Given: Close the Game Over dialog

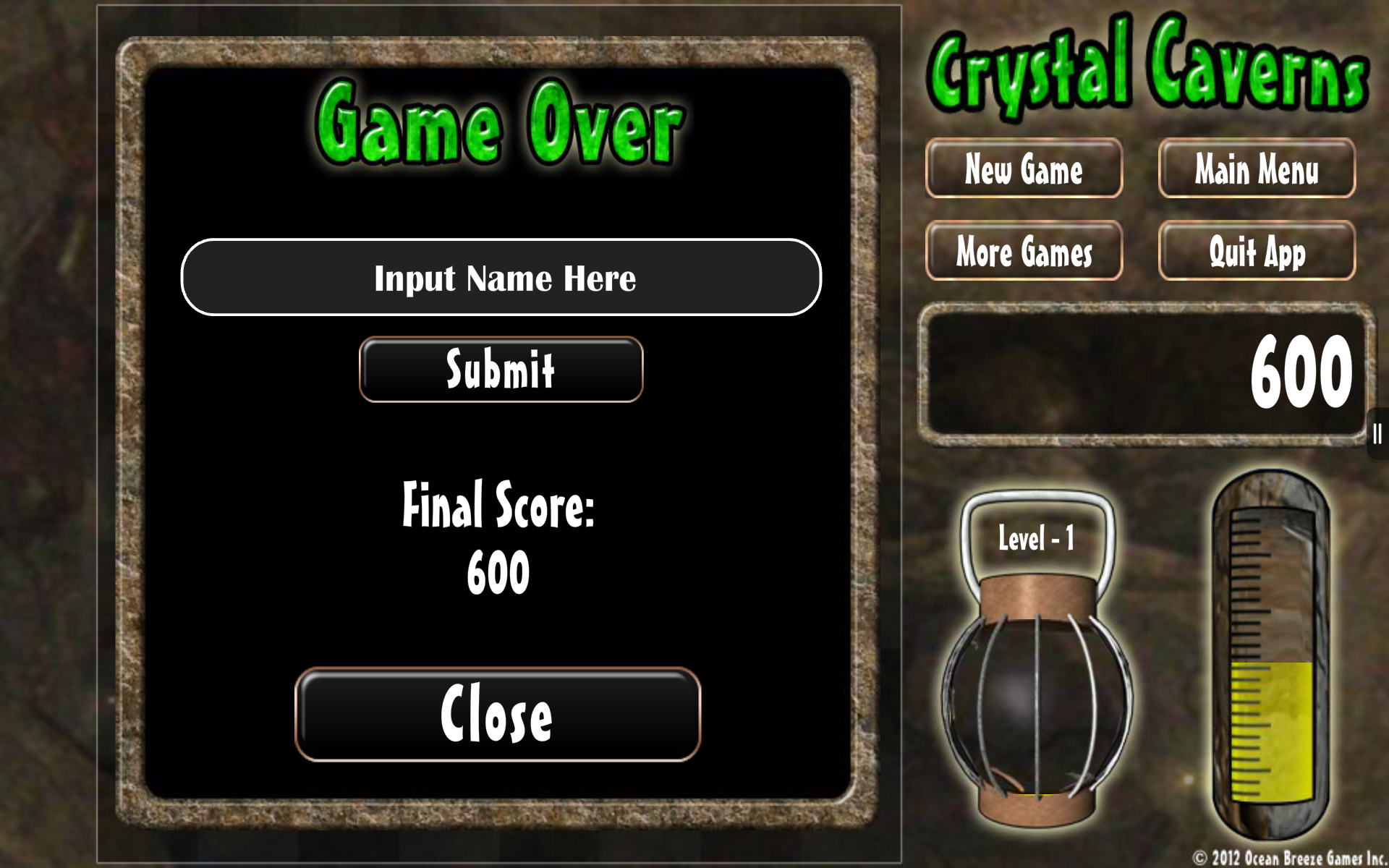Looking at the screenshot, I should tap(499, 716).
